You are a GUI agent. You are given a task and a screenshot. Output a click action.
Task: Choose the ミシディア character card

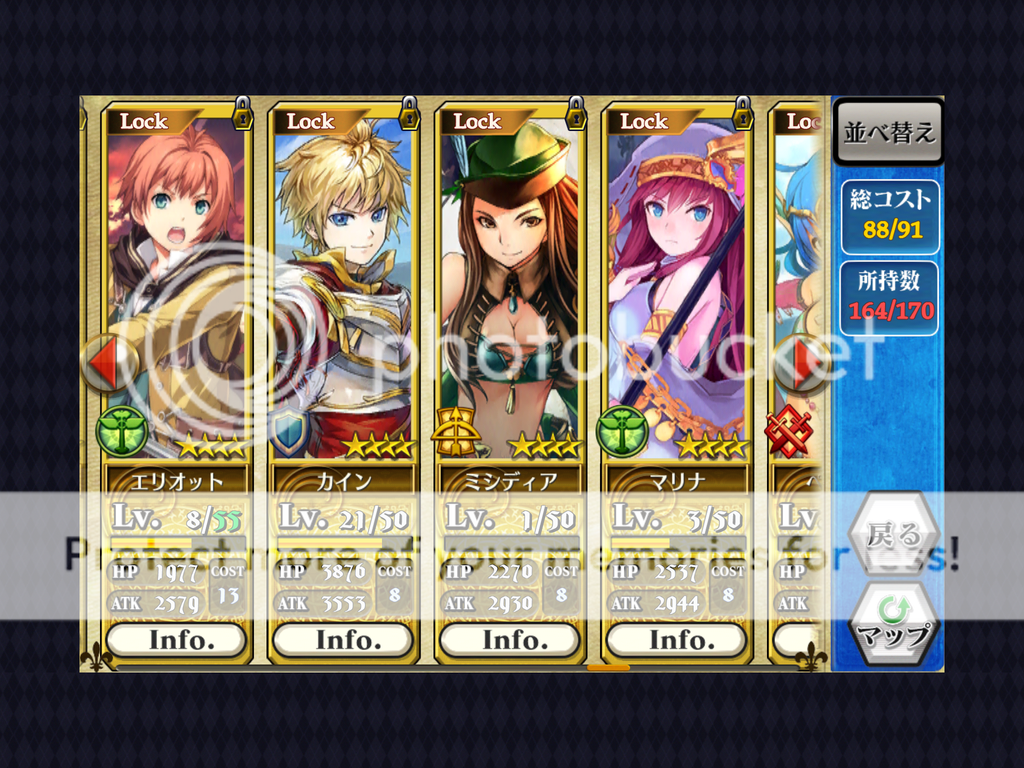[510, 290]
